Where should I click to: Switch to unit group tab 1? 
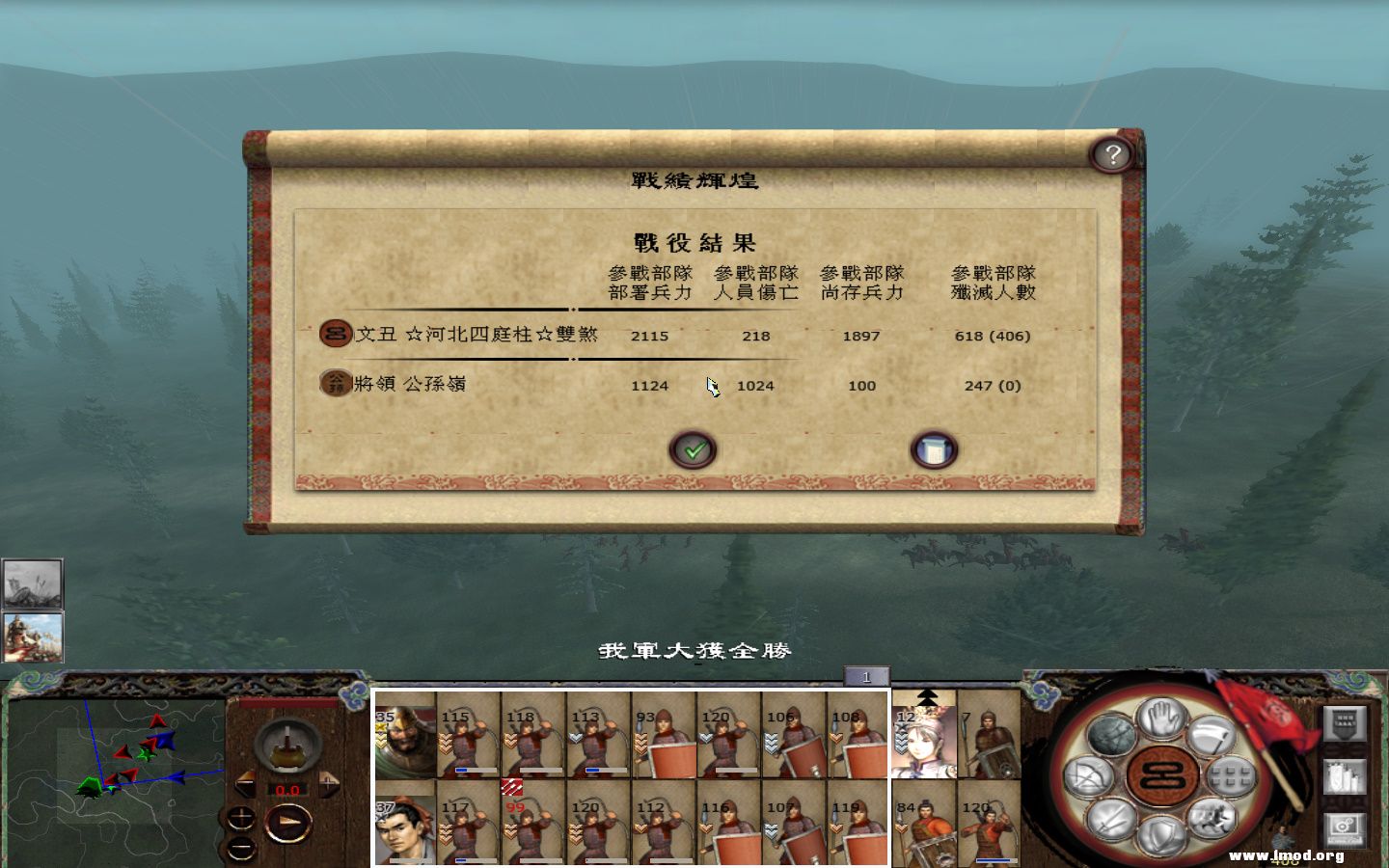868,678
